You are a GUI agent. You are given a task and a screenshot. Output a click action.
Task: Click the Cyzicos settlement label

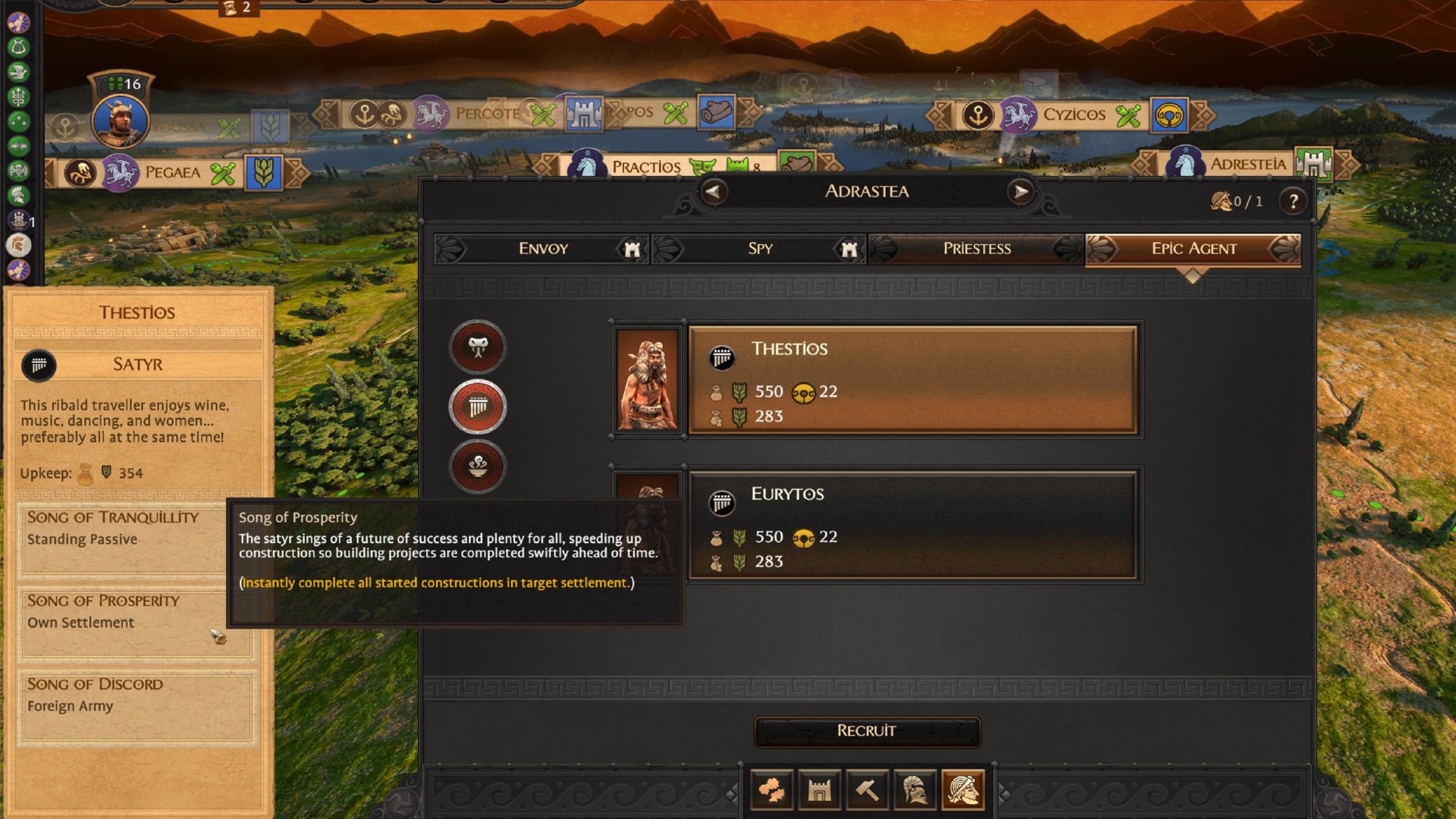tap(1074, 115)
